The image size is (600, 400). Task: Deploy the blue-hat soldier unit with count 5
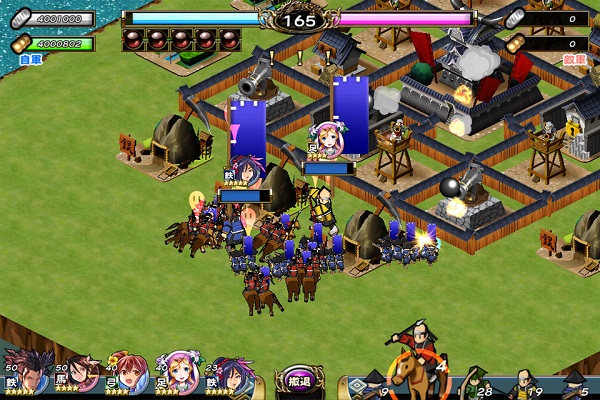click(x=575, y=384)
